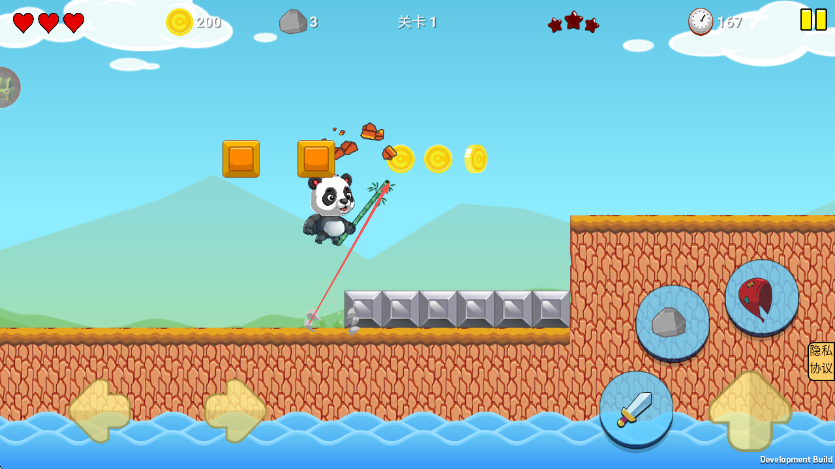Pause the game with the yellow button
Image resolution: width=835 pixels, height=469 pixels.
point(813,20)
